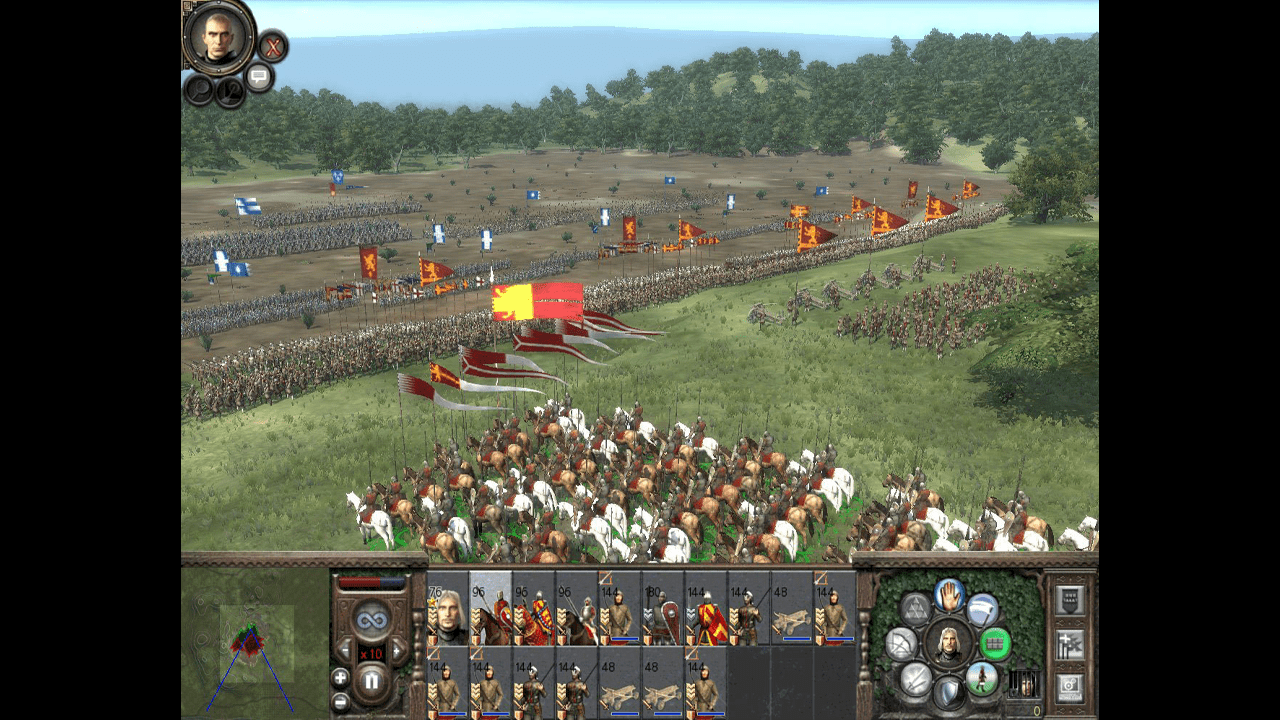Open the advisor speech bubble text

259,76
